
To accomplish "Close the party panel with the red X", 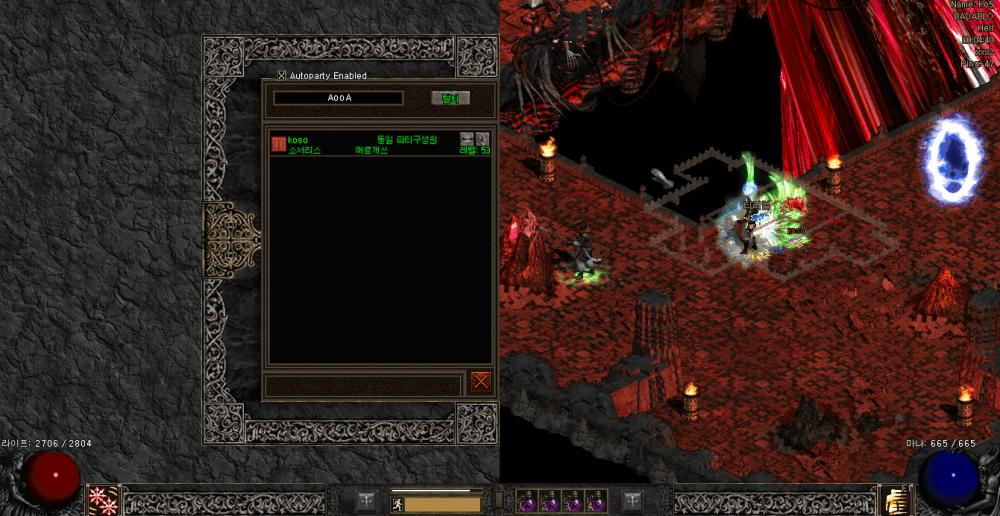I will point(481,381).
